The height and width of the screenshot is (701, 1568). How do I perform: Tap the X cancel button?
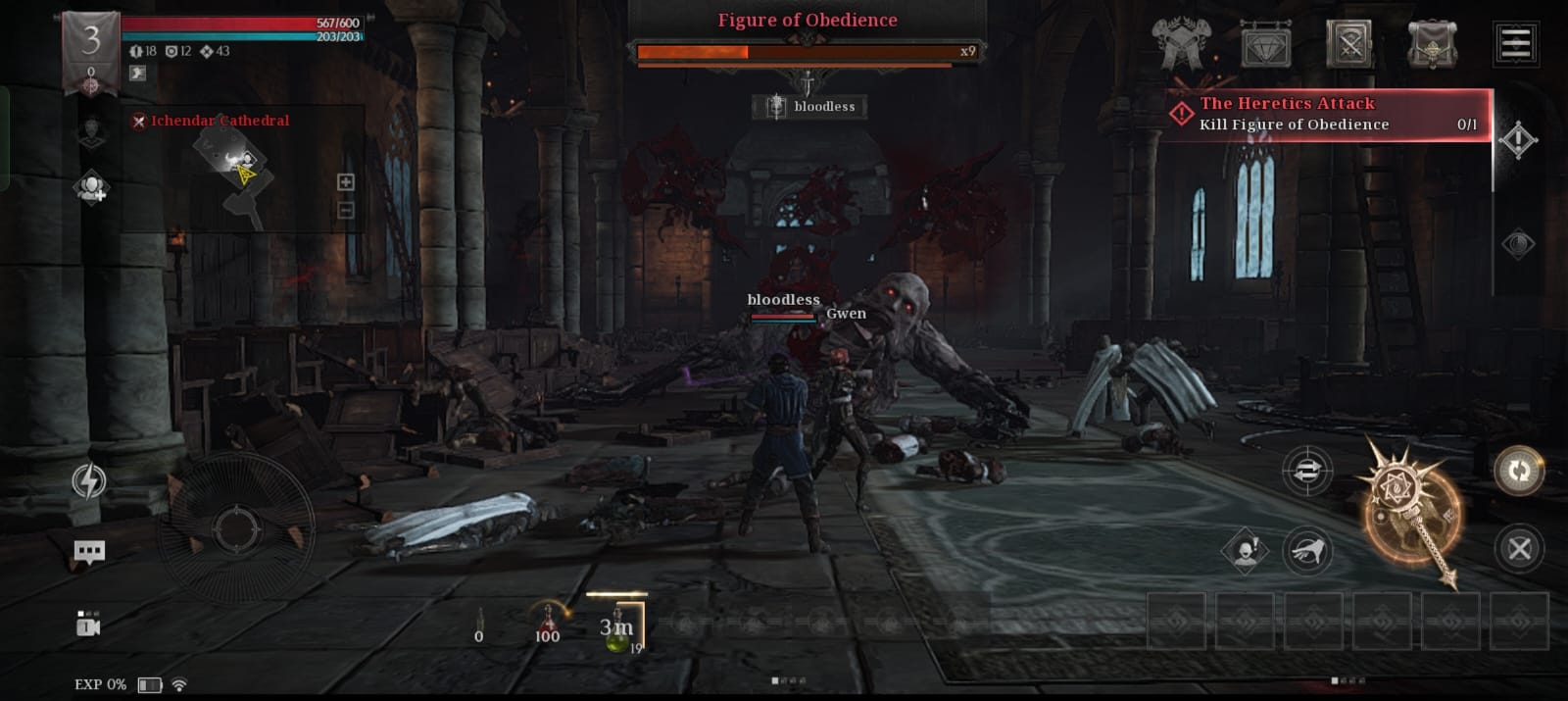coord(1519,549)
